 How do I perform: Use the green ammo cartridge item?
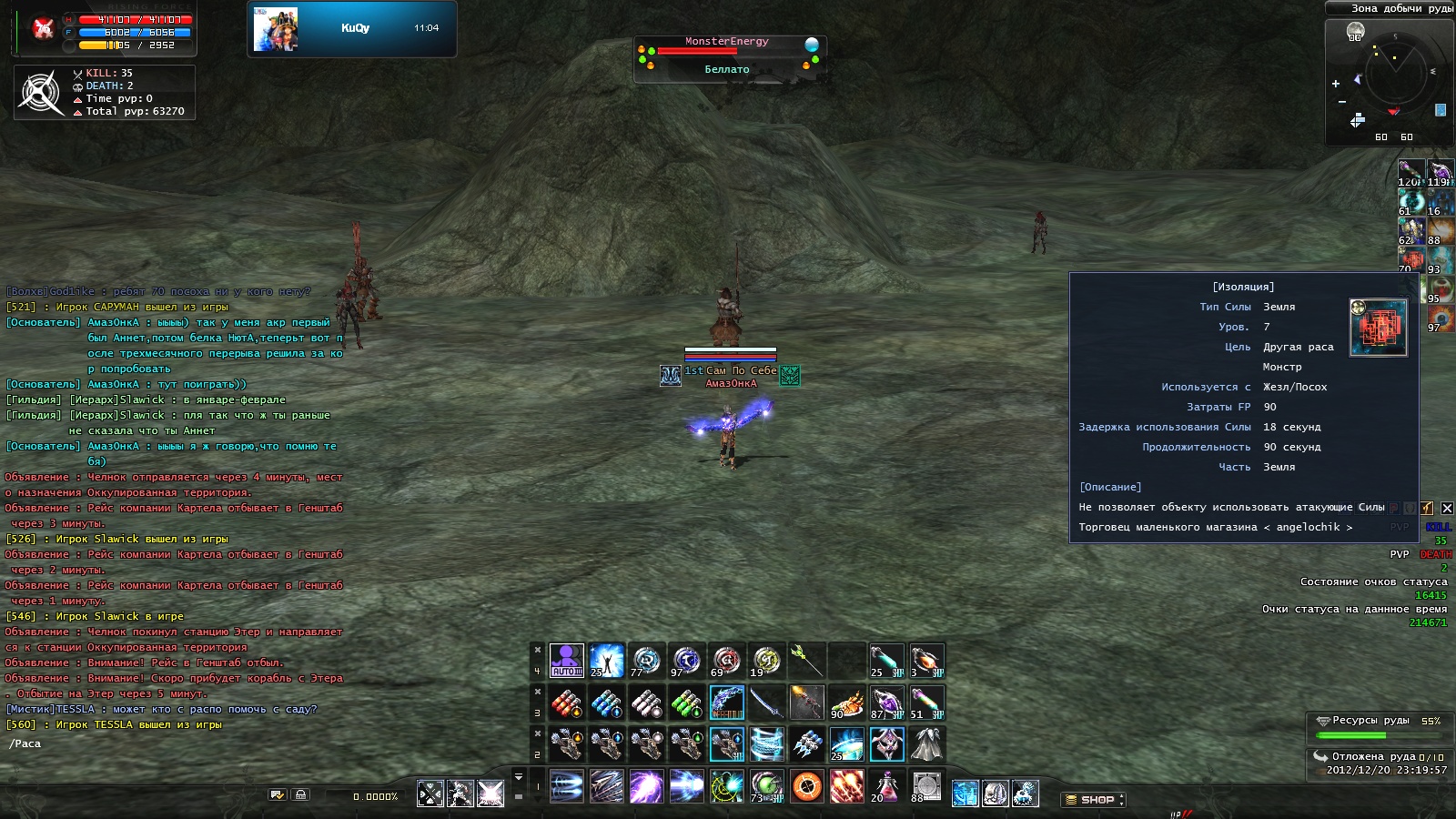pos(686,703)
